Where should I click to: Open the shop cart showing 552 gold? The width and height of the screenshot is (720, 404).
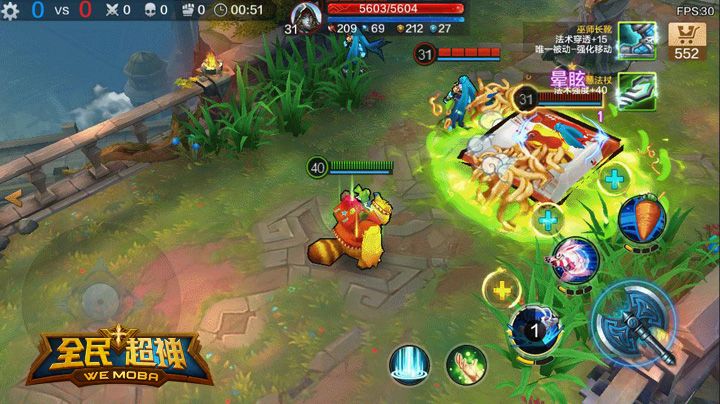tap(687, 41)
